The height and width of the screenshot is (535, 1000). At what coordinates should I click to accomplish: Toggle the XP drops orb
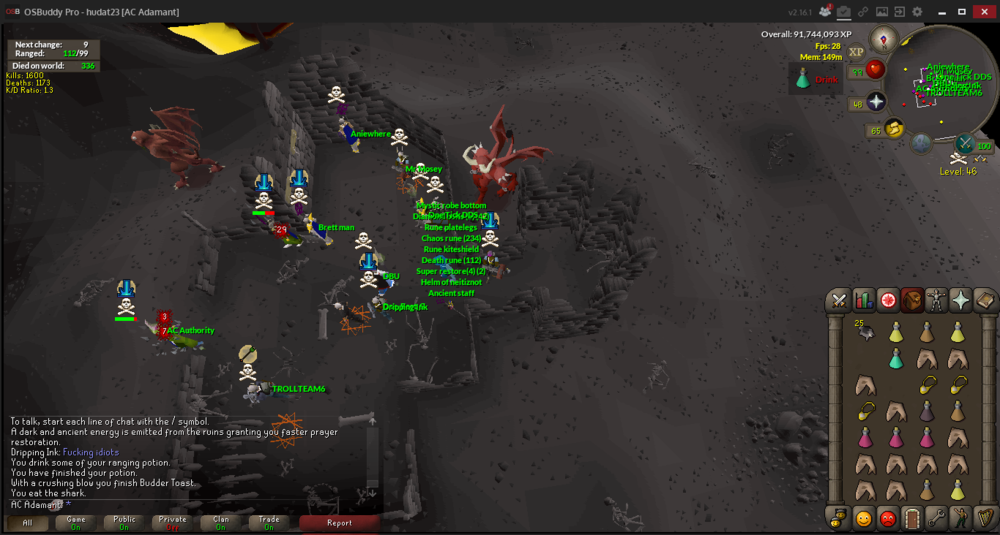tap(856, 52)
